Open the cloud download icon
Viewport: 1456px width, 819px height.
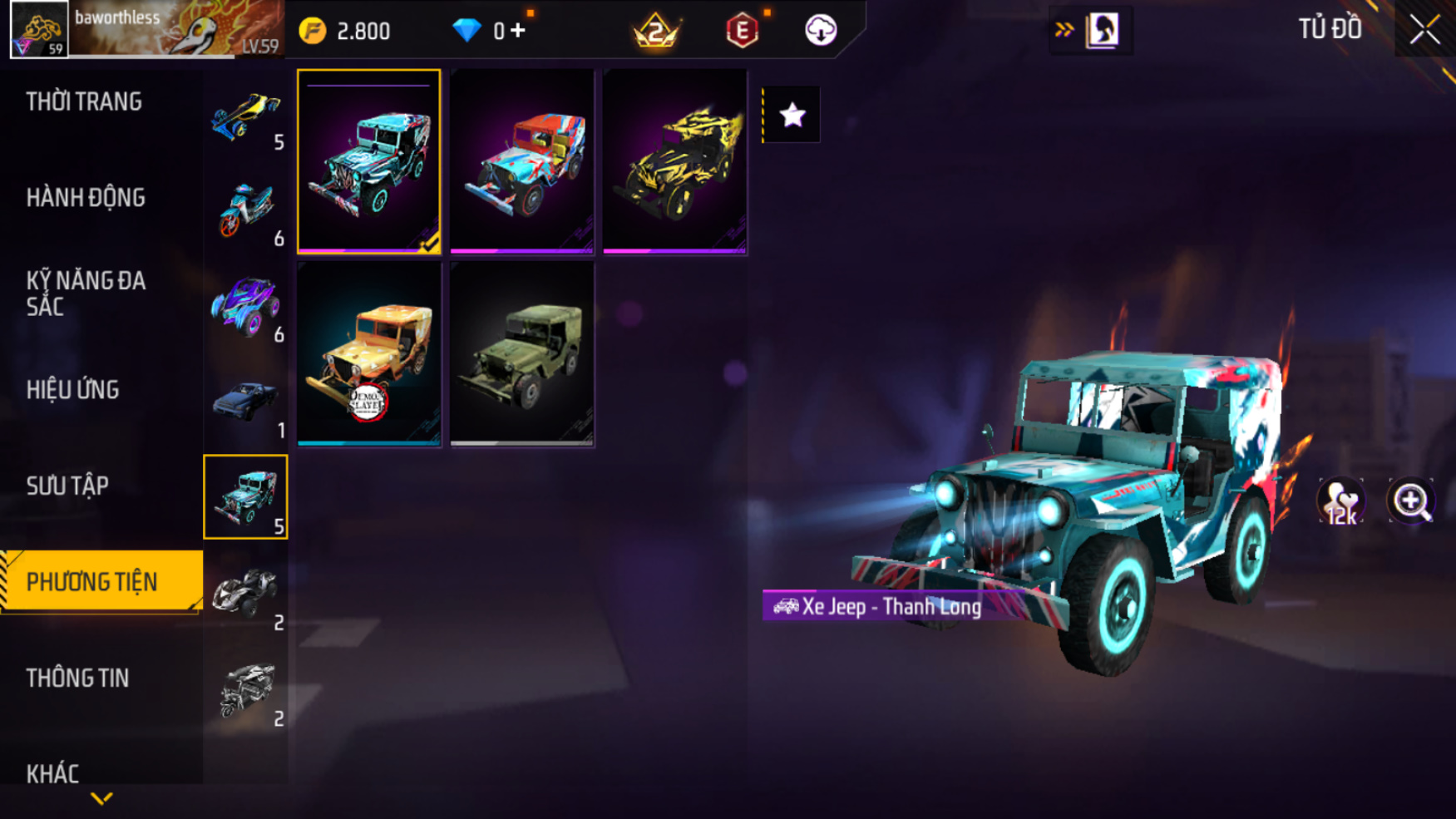pos(820,31)
